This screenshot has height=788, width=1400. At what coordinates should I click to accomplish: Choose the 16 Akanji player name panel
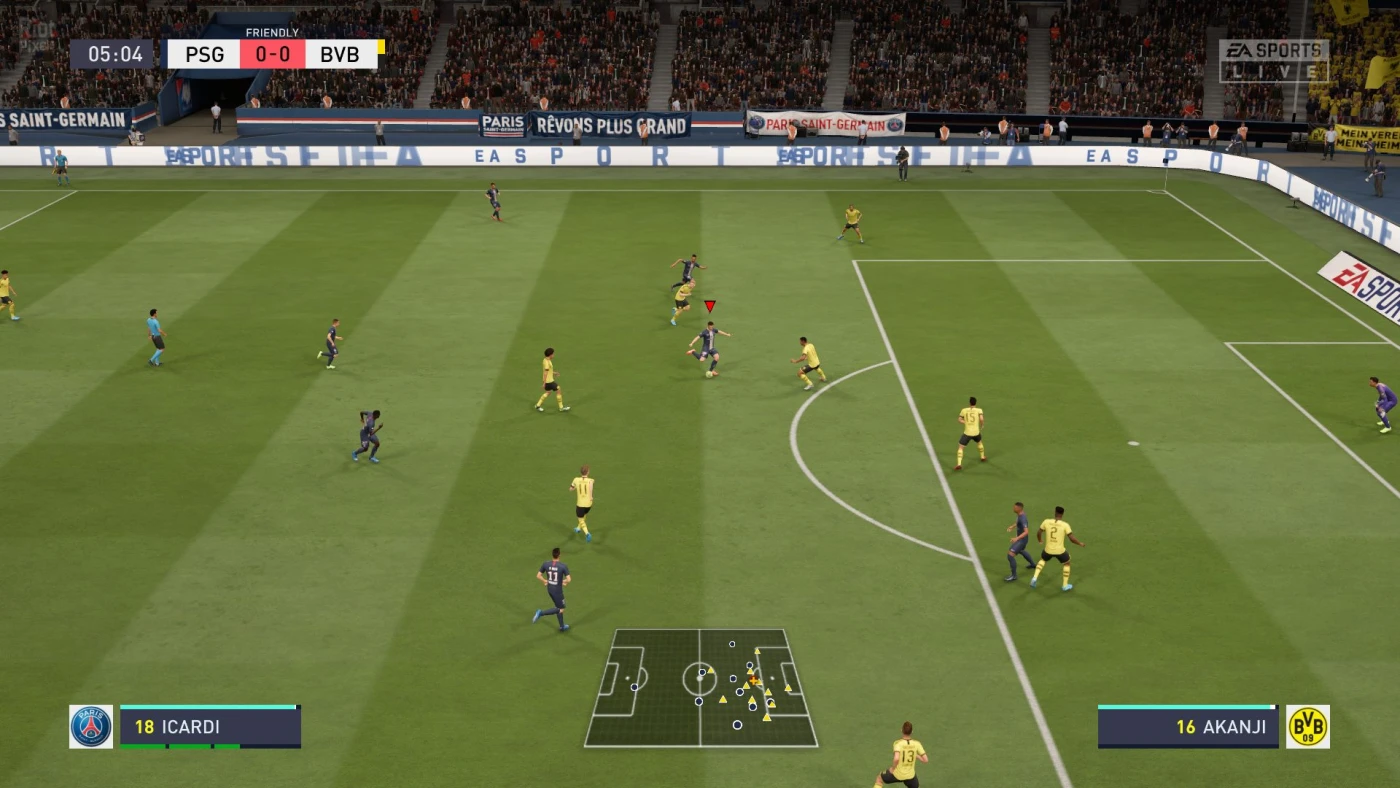click(x=1188, y=727)
